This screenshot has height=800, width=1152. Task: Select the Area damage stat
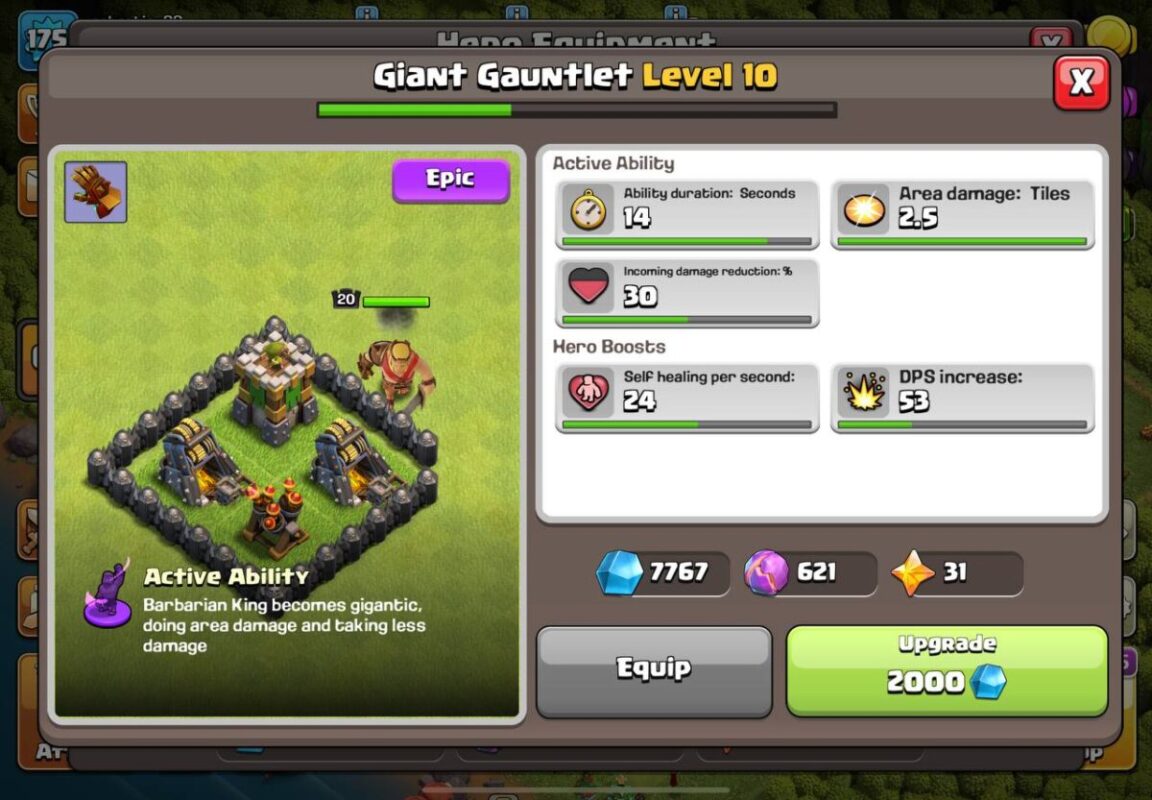pyautogui.click(x=962, y=214)
